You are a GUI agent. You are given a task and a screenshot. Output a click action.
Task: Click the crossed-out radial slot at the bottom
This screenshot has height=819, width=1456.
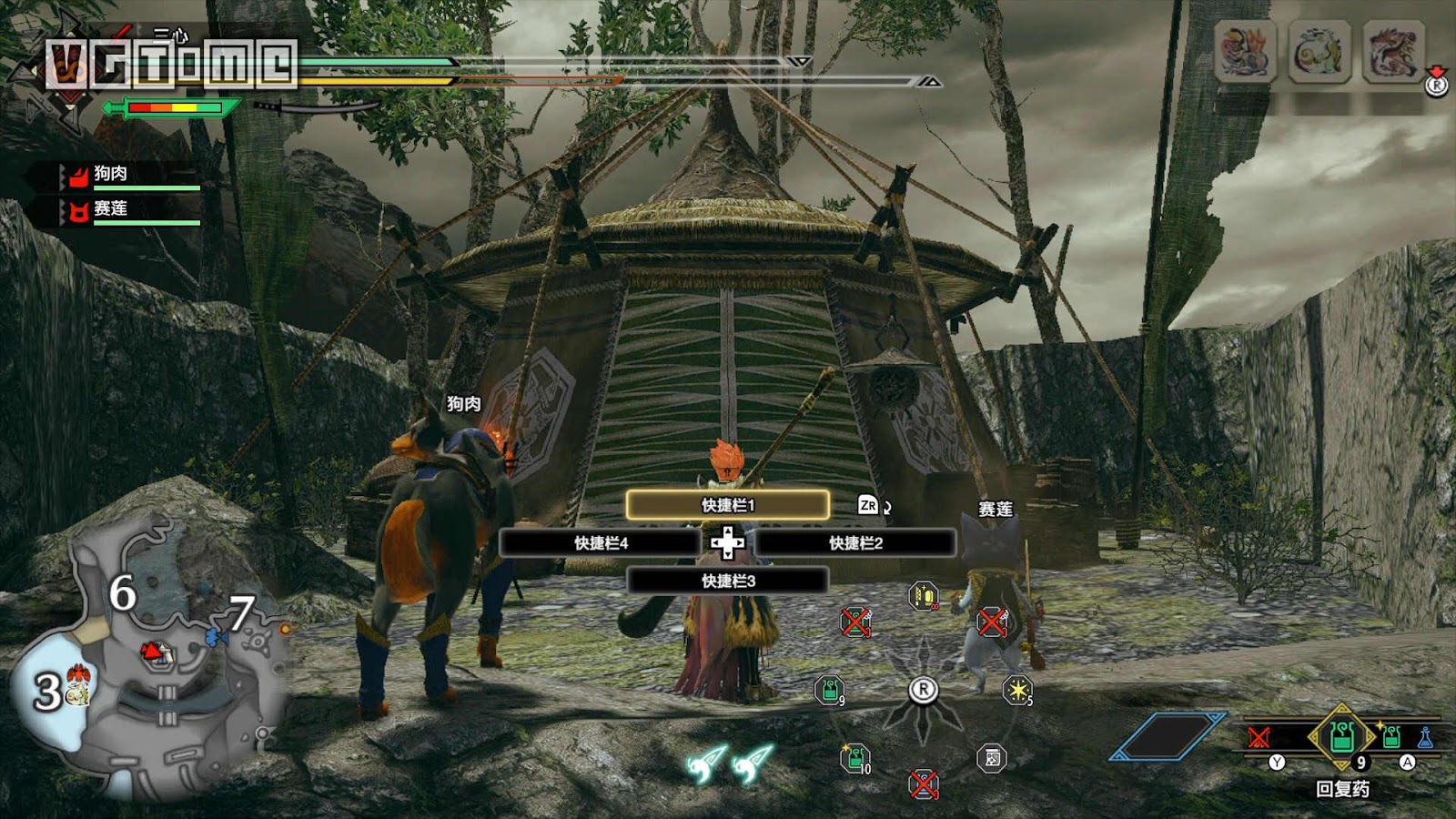tap(923, 784)
